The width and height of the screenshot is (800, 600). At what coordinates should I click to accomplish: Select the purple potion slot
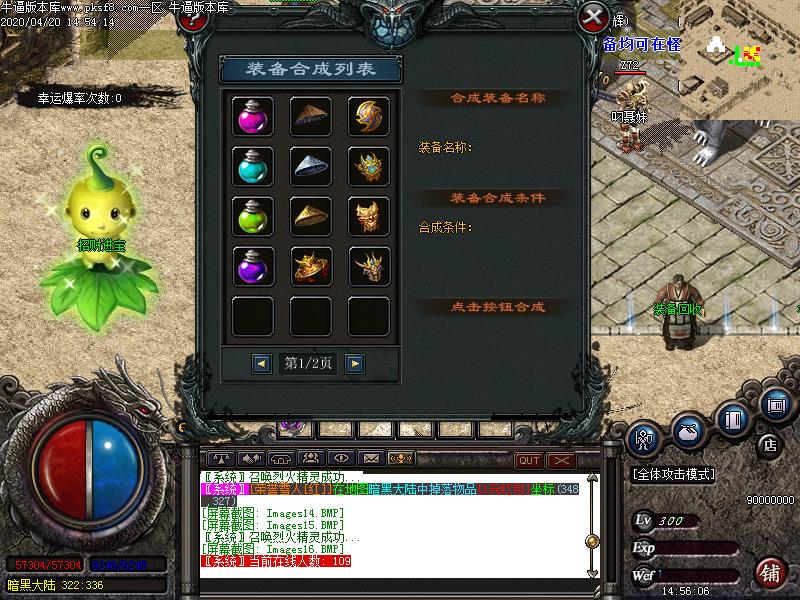coord(253,266)
